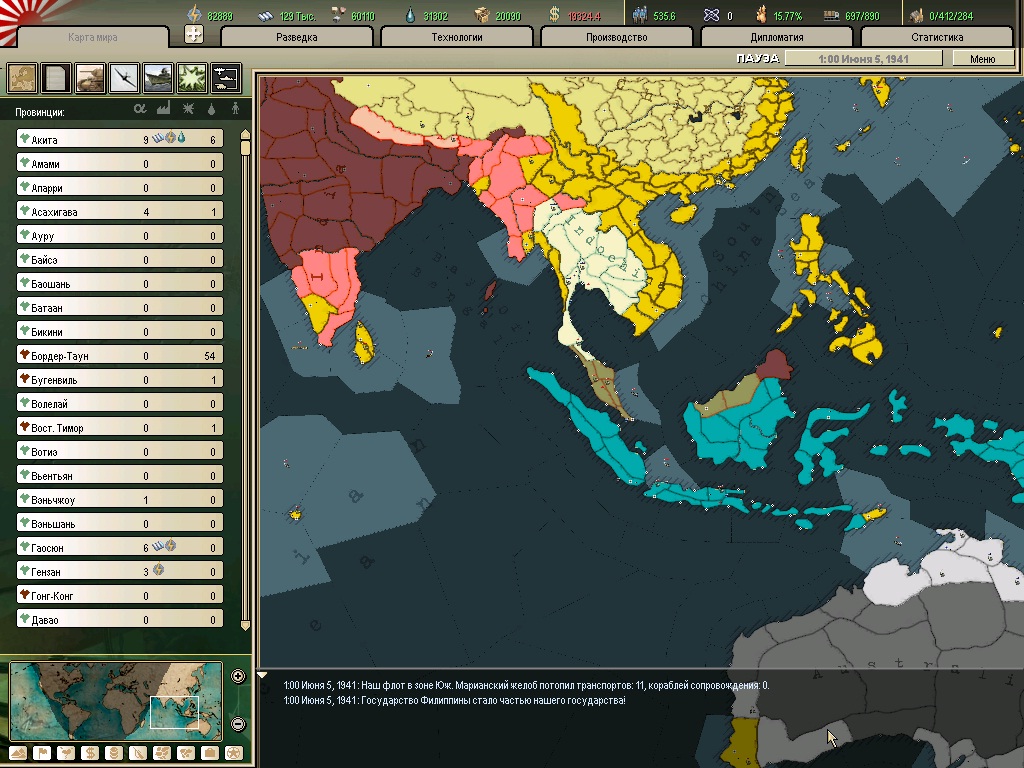This screenshot has height=768, width=1024.
Task: Open the green explosion icon list
Action: [192, 77]
